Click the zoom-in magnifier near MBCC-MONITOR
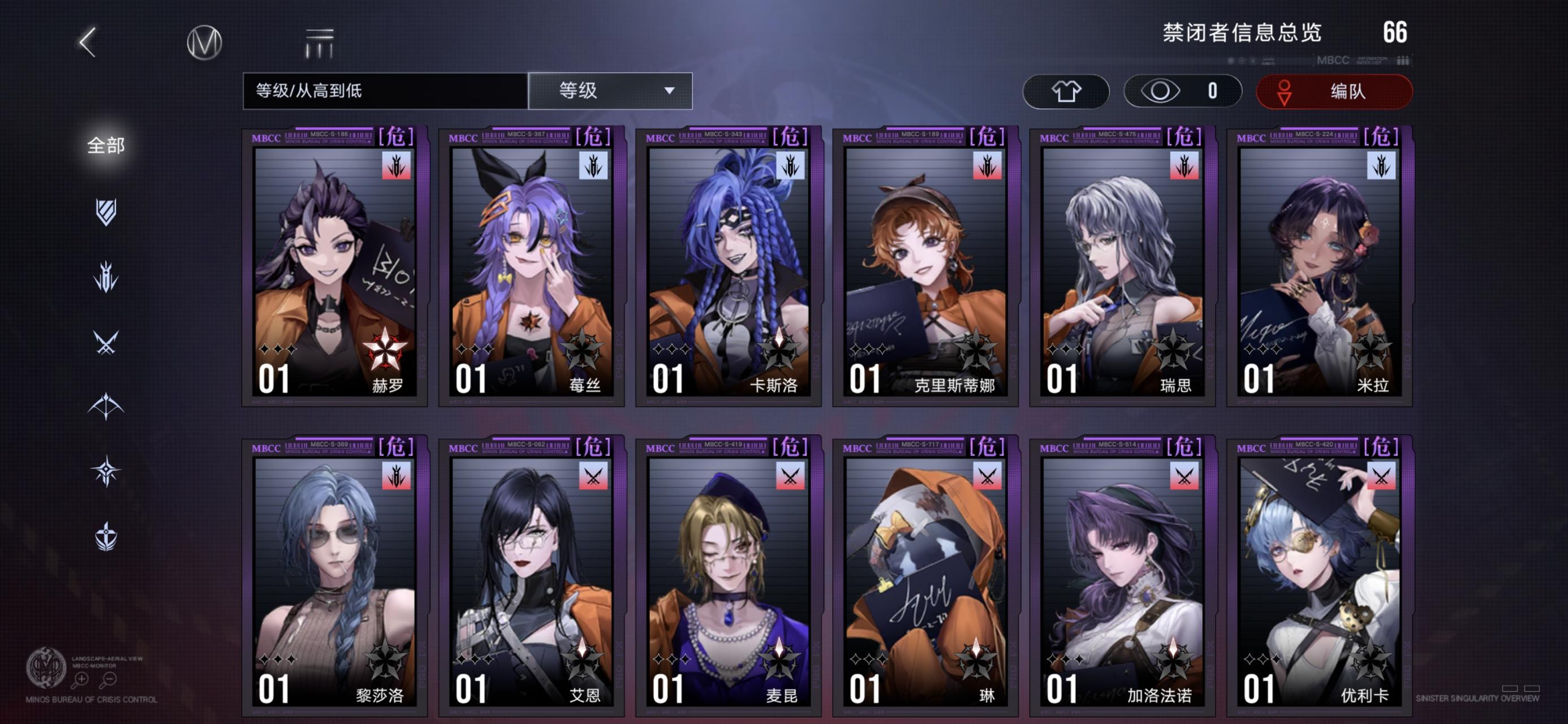The width and height of the screenshot is (1568, 724). point(81,680)
